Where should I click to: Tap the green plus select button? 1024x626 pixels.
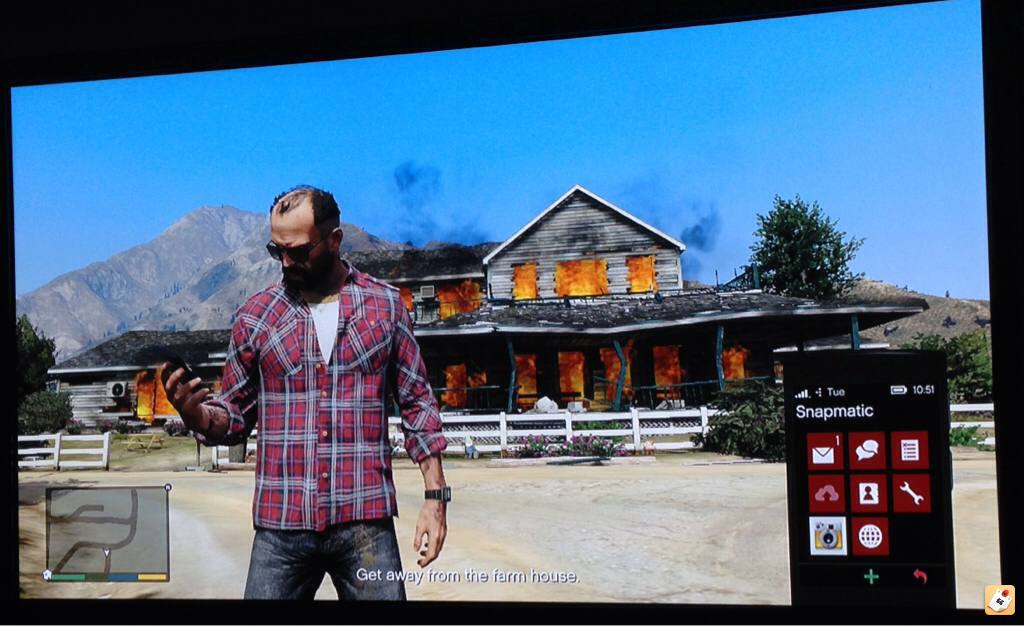(871, 577)
